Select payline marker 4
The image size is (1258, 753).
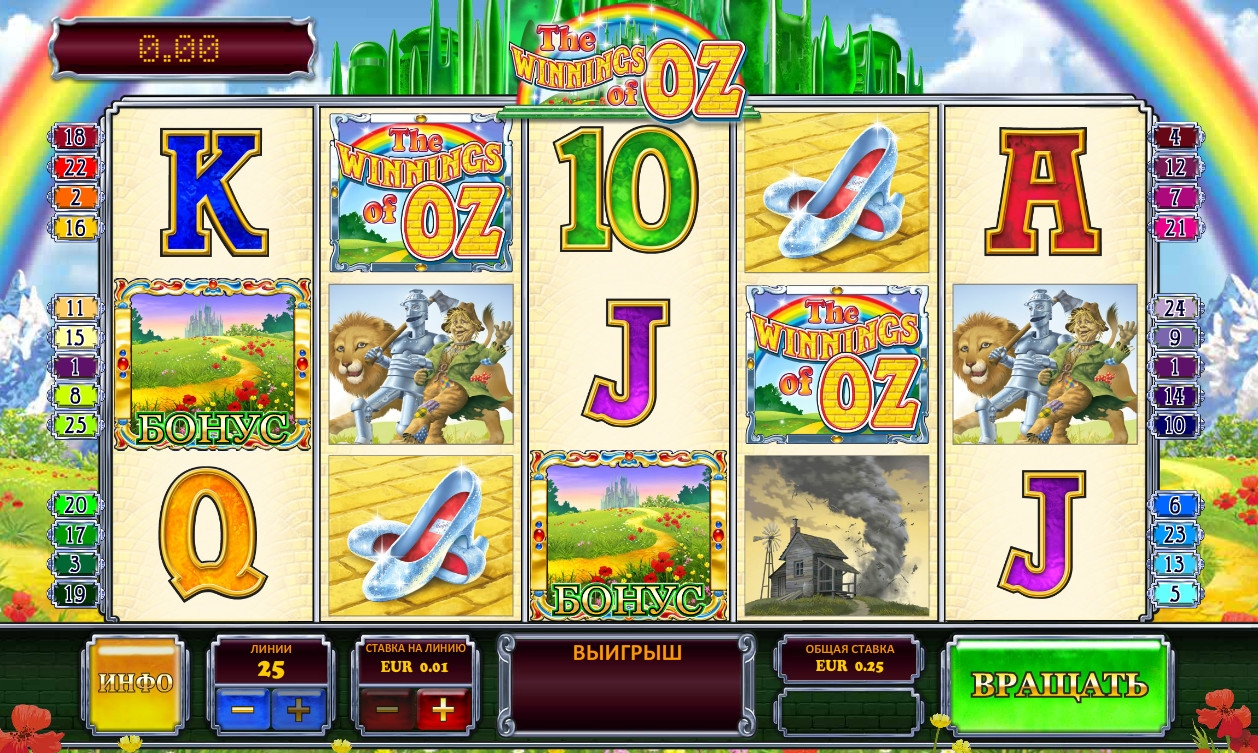tap(1176, 138)
